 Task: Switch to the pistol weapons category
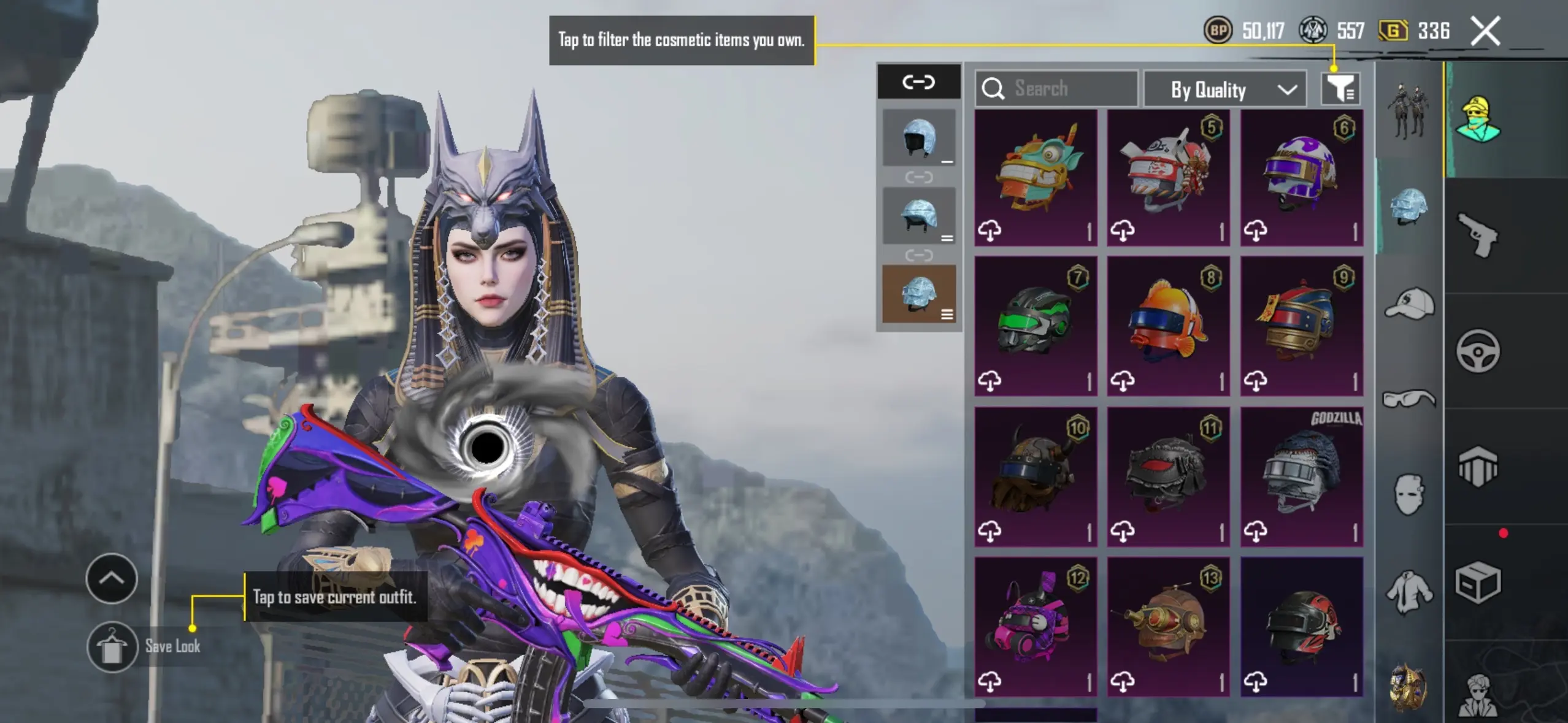(x=1478, y=235)
